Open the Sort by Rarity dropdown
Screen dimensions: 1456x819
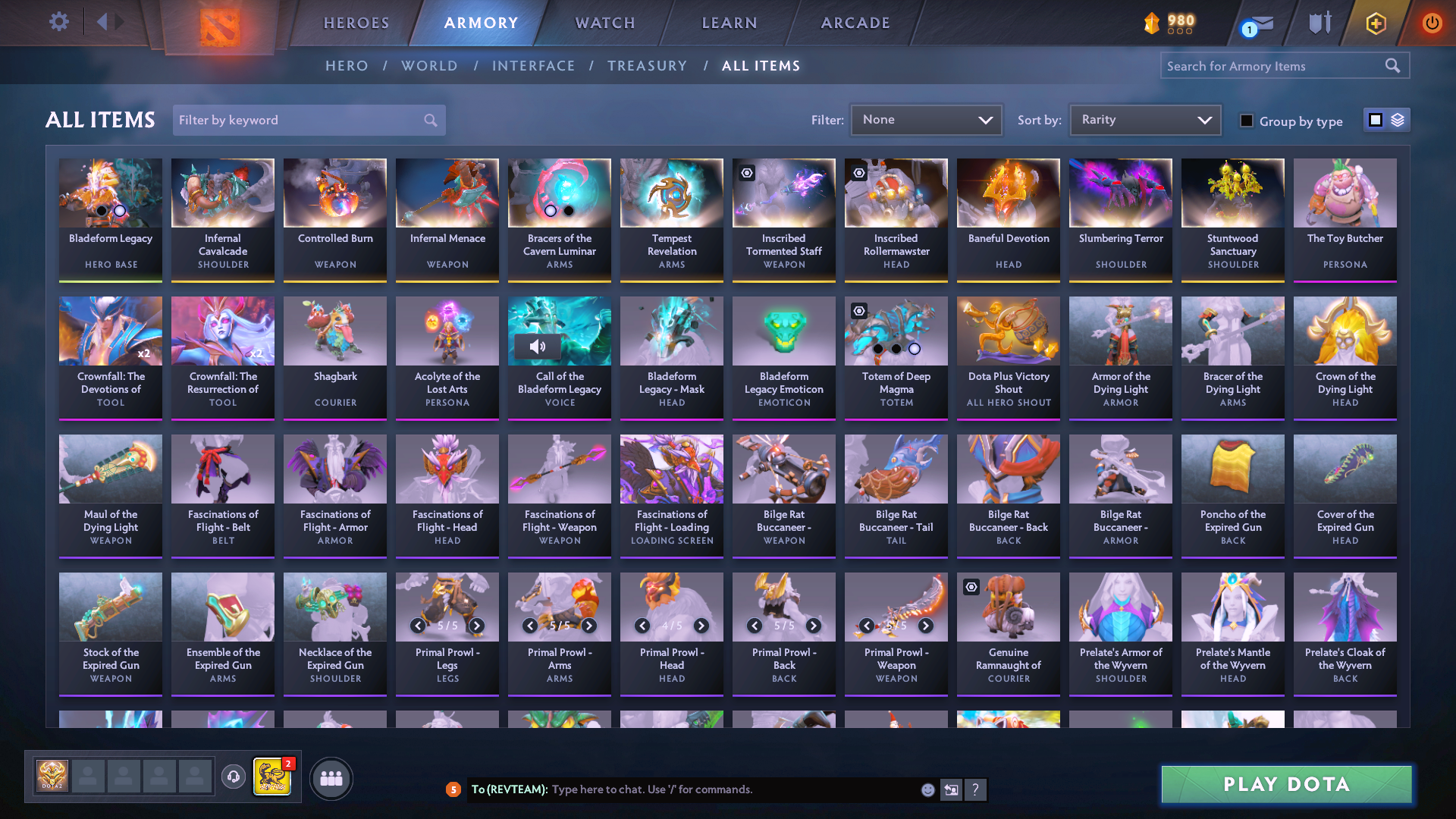(x=1144, y=119)
